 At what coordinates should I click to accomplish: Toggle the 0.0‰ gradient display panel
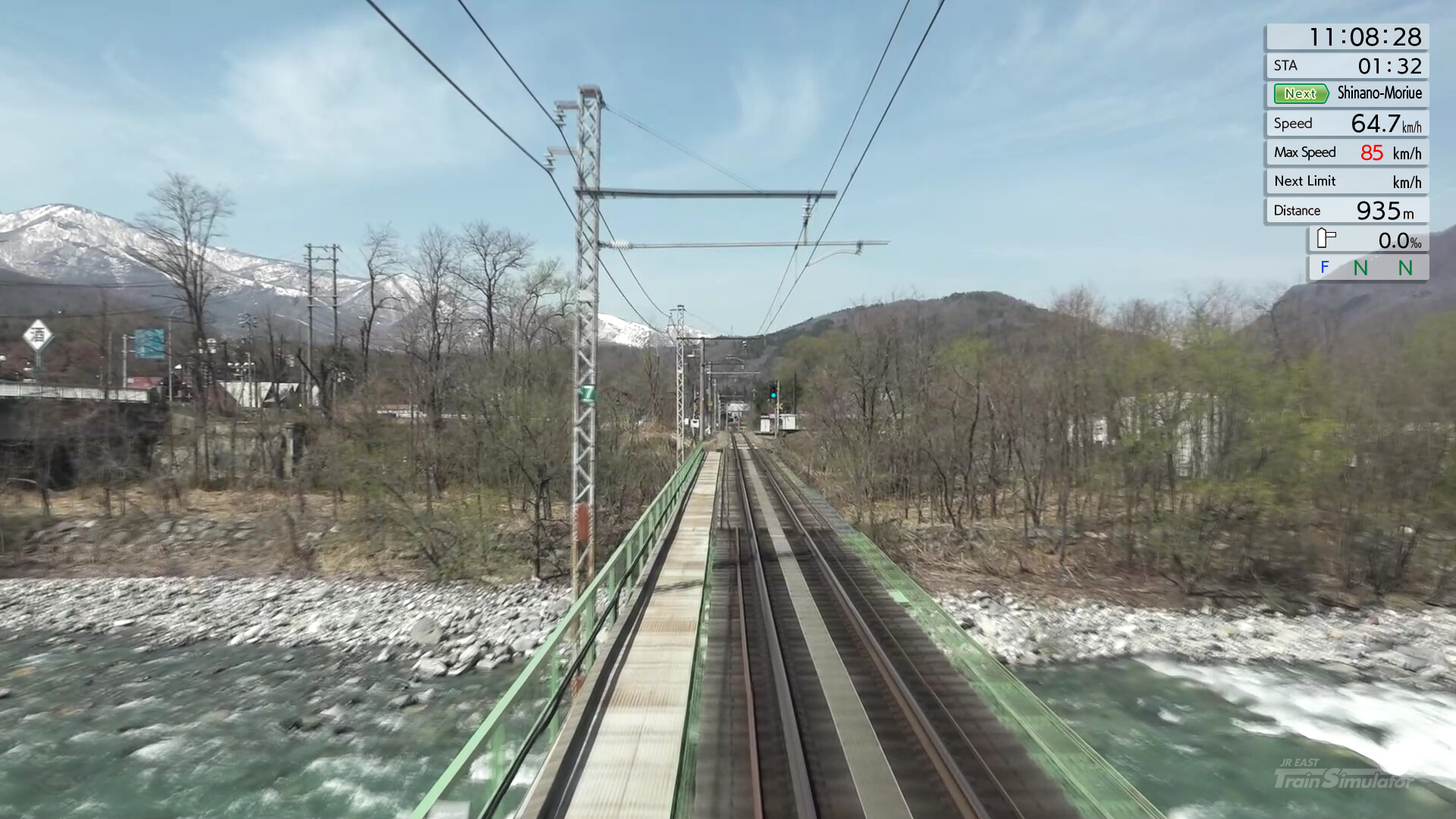(1369, 239)
